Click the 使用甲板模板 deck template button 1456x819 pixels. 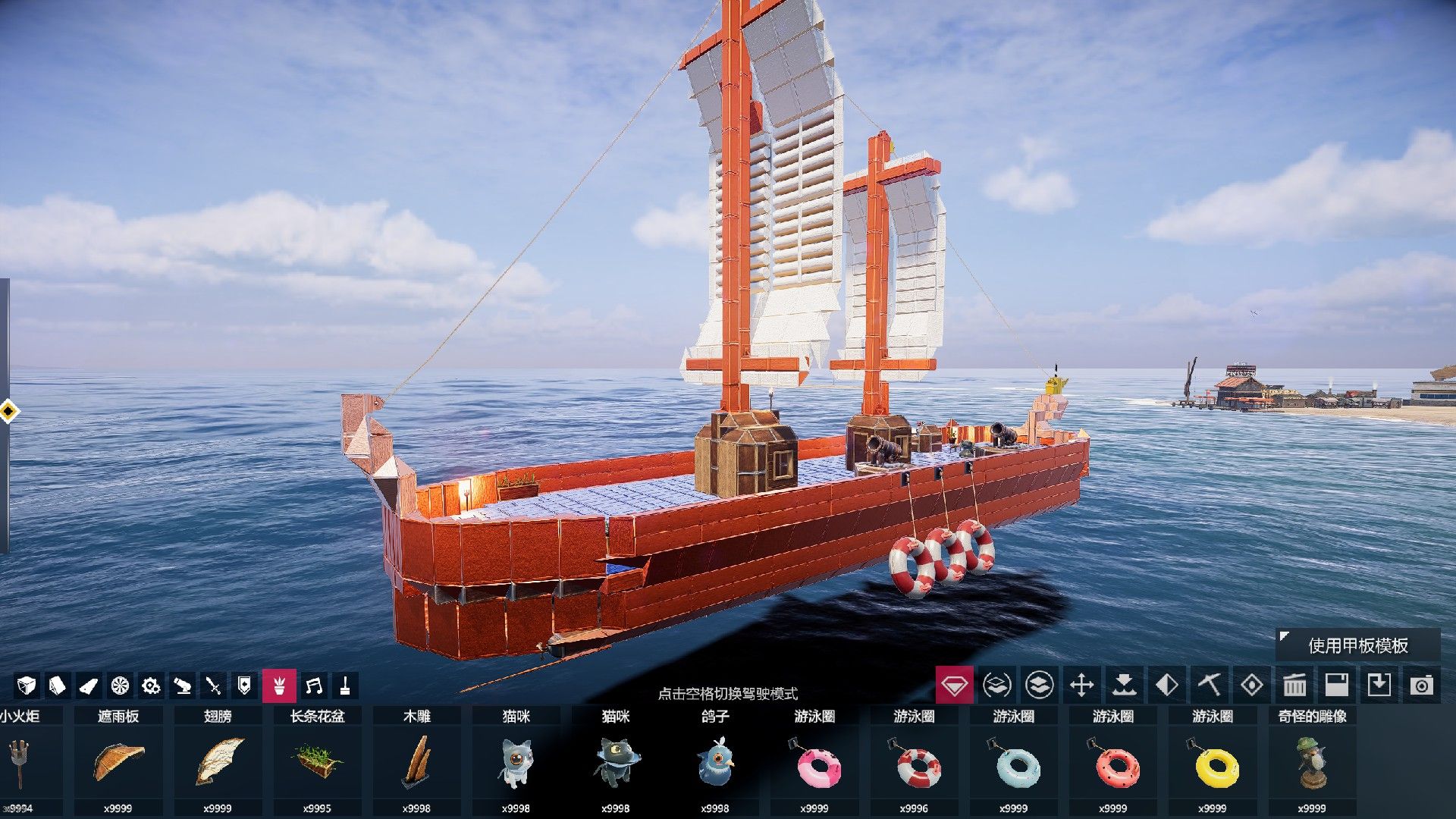coord(1357,645)
